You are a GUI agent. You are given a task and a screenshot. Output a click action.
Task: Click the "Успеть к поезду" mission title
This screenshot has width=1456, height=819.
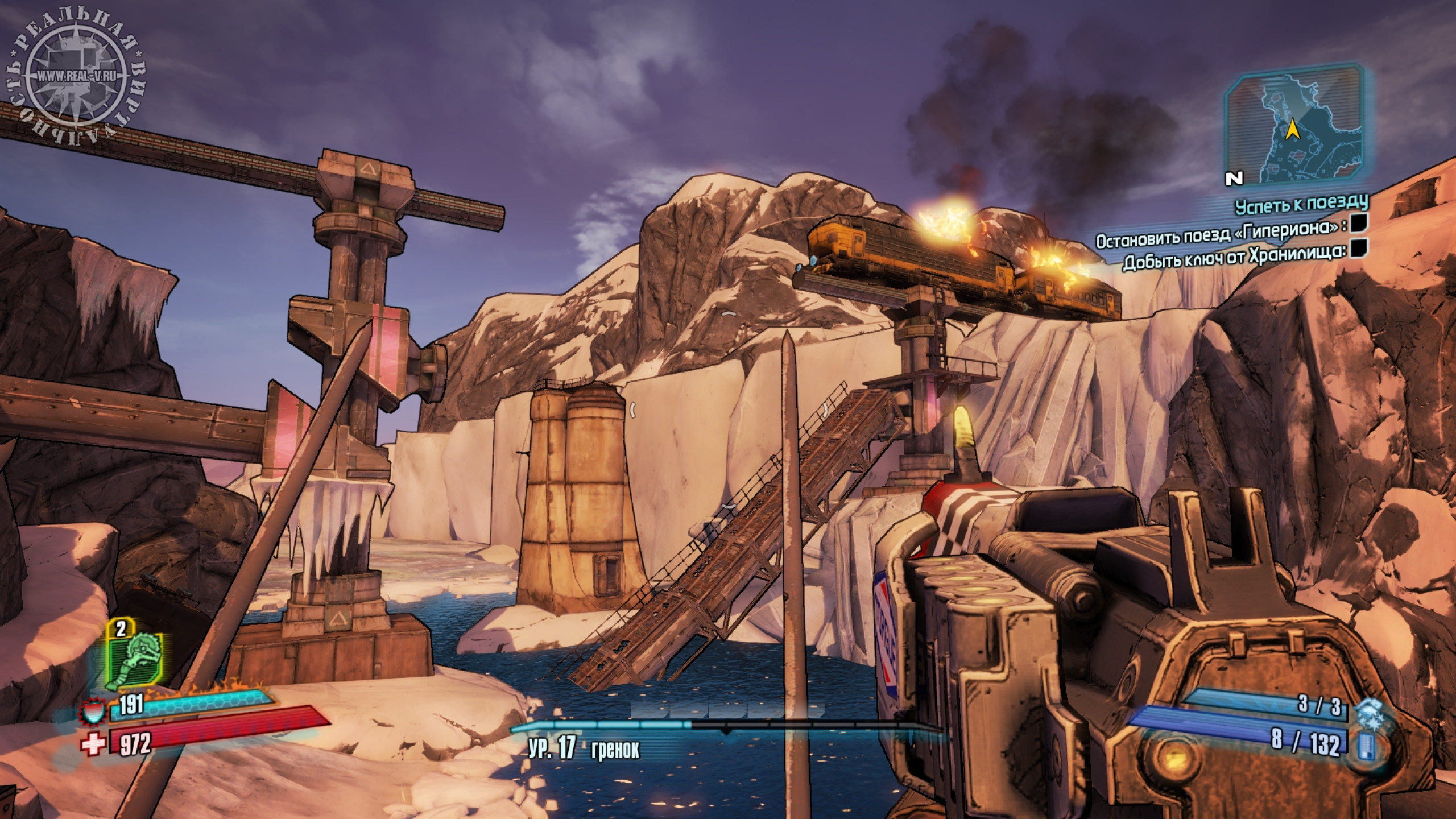tap(1301, 205)
